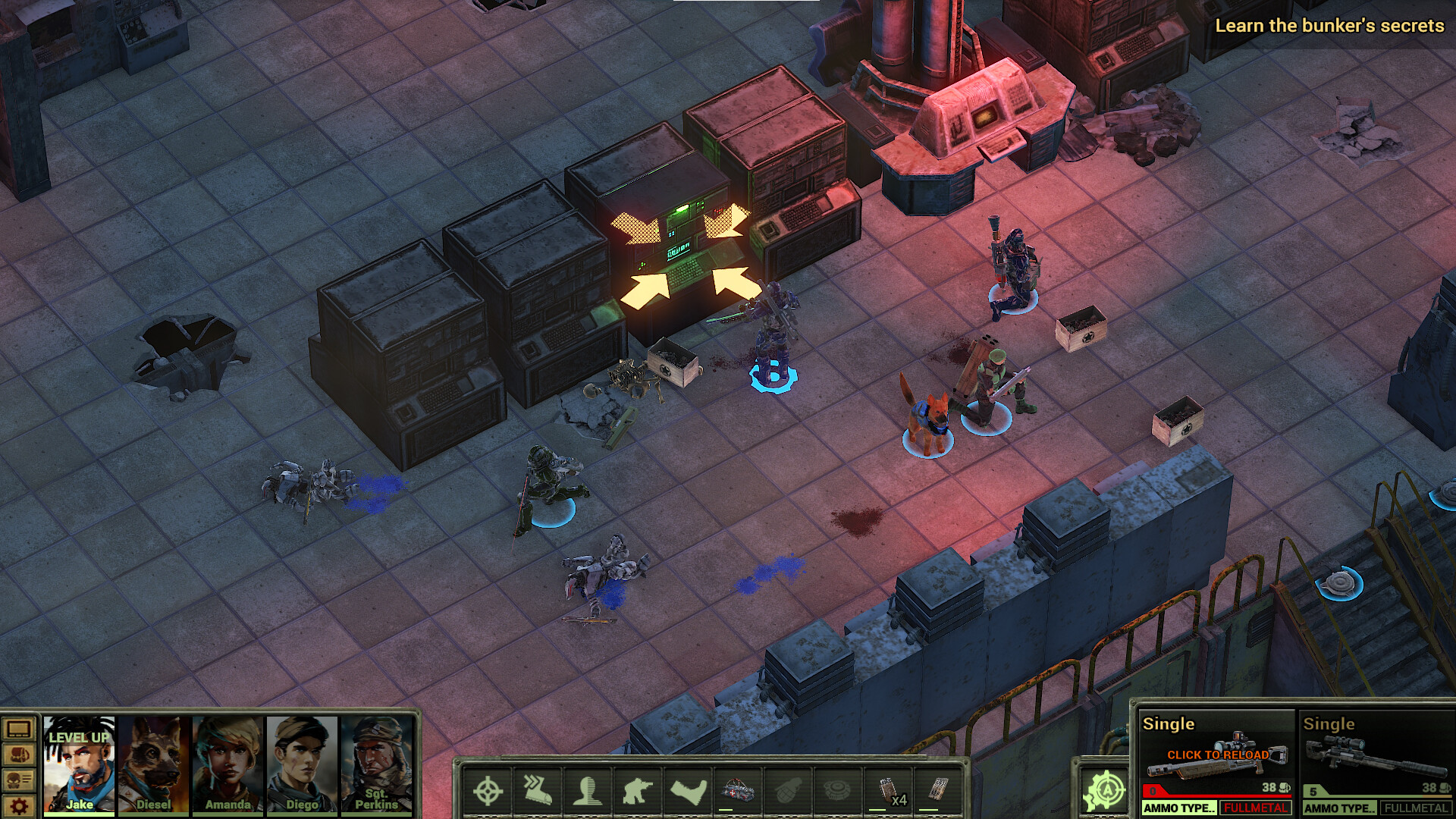This screenshot has width=1456, height=819.
Task: Use the crouching shooter stance ability
Action: [x=638, y=791]
